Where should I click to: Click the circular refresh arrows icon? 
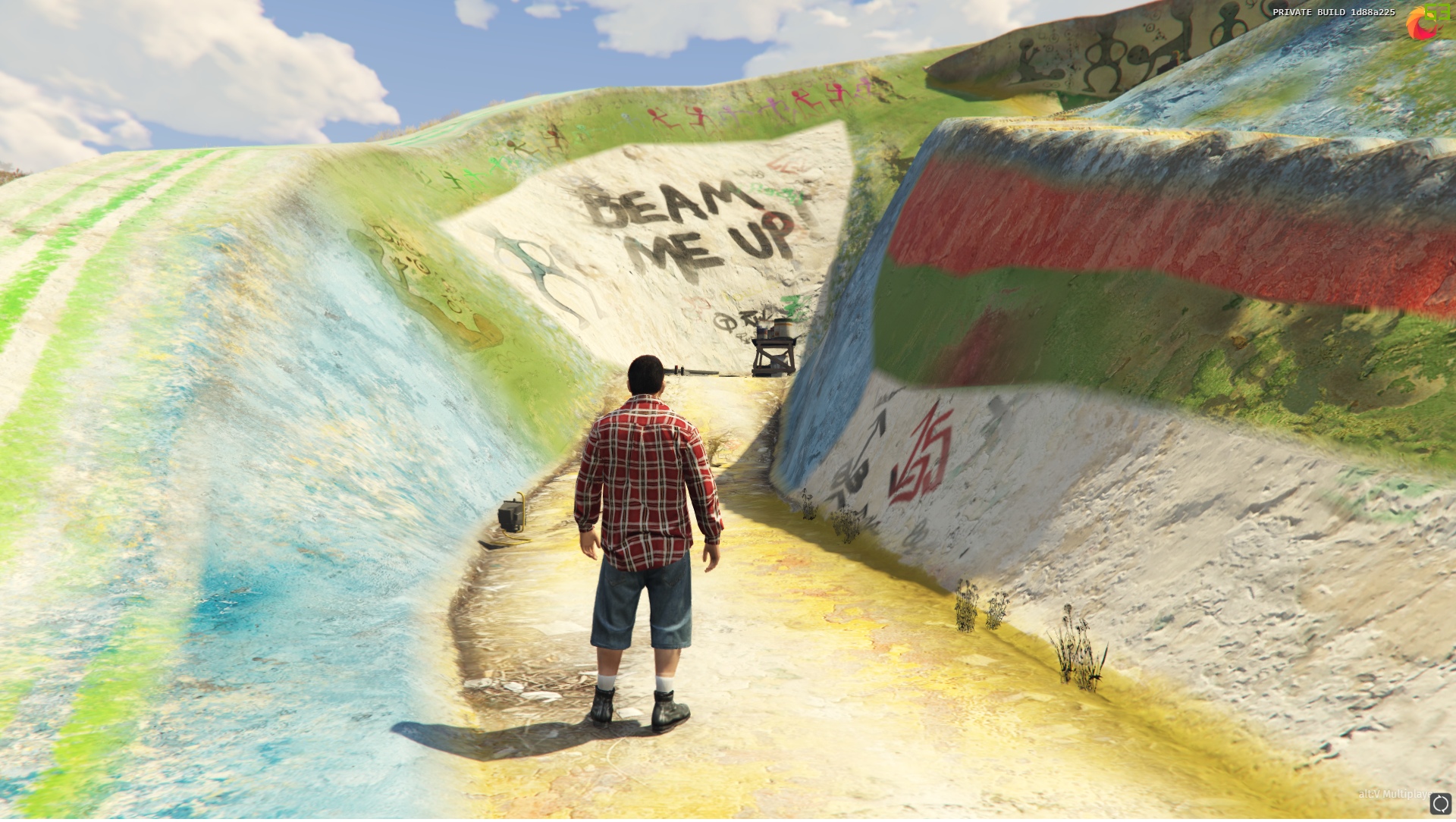point(1440,804)
